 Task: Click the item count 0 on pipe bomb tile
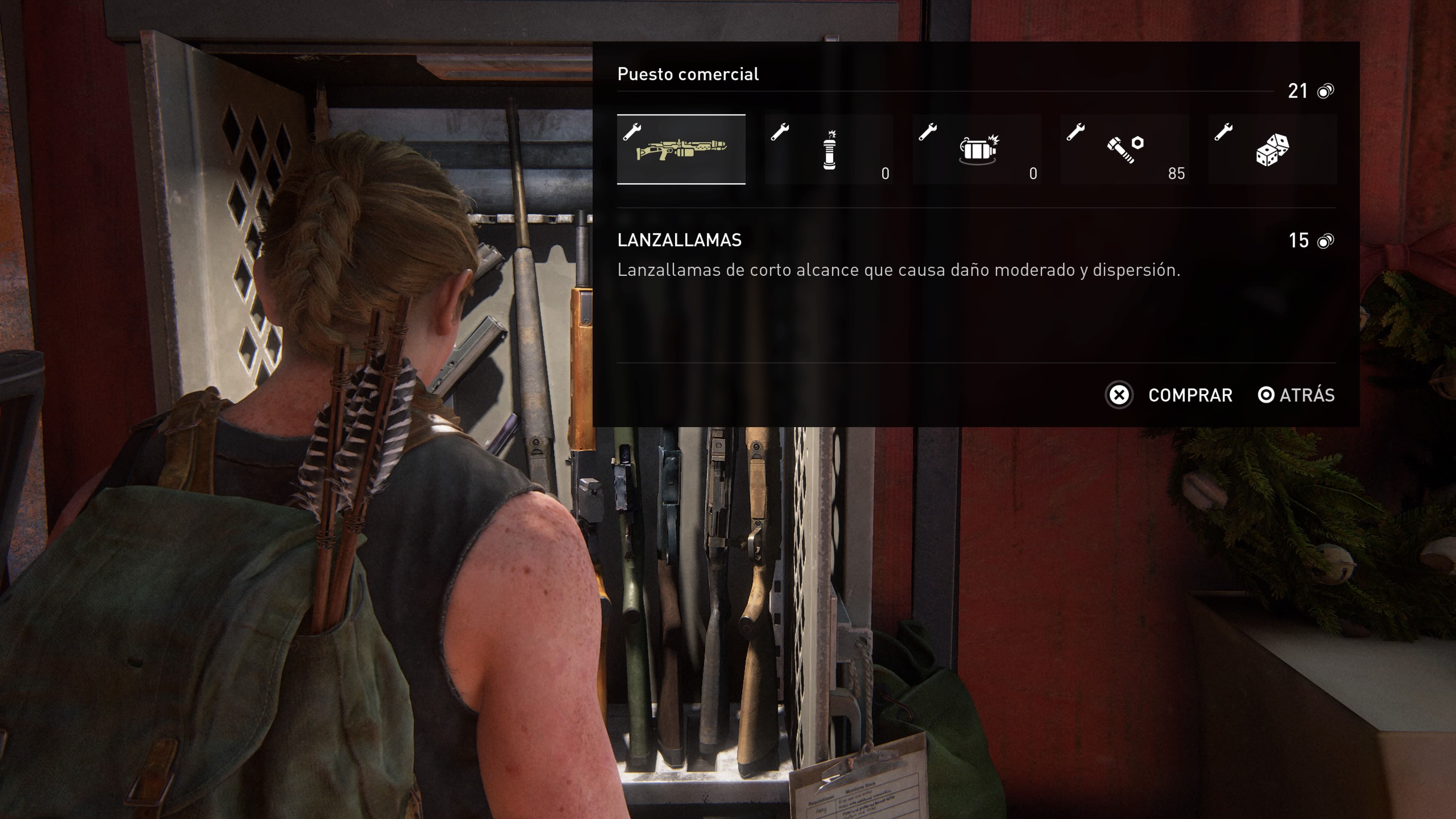[885, 174]
